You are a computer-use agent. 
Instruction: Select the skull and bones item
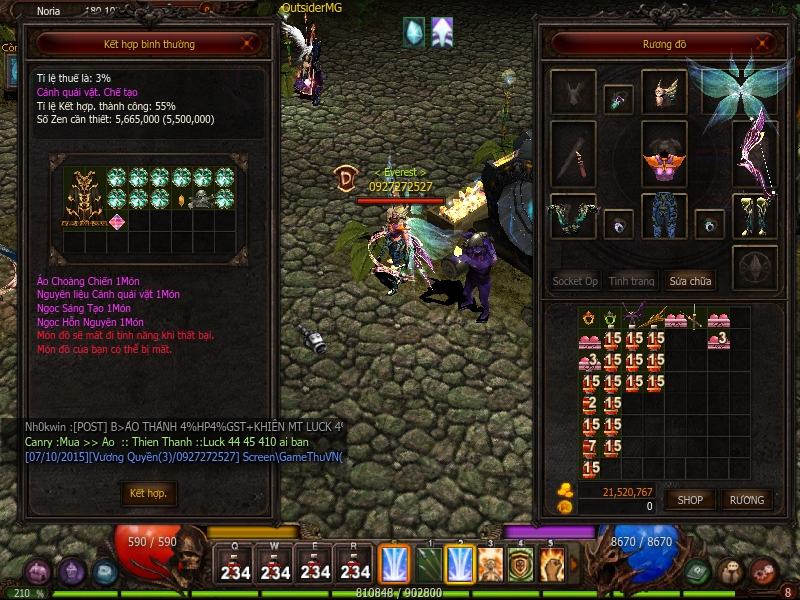tap(203, 199)
